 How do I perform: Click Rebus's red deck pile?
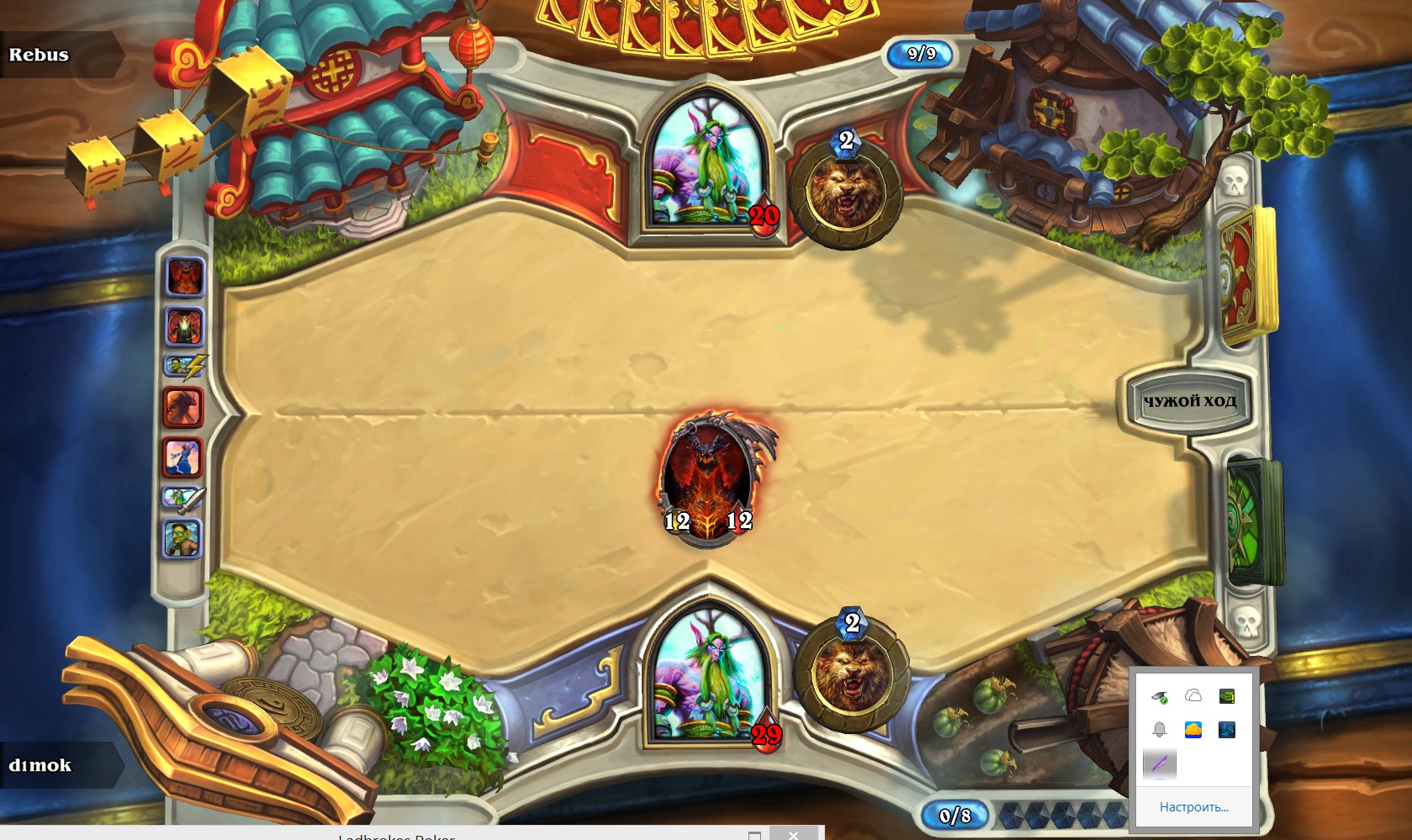[x=1248, y=277]
